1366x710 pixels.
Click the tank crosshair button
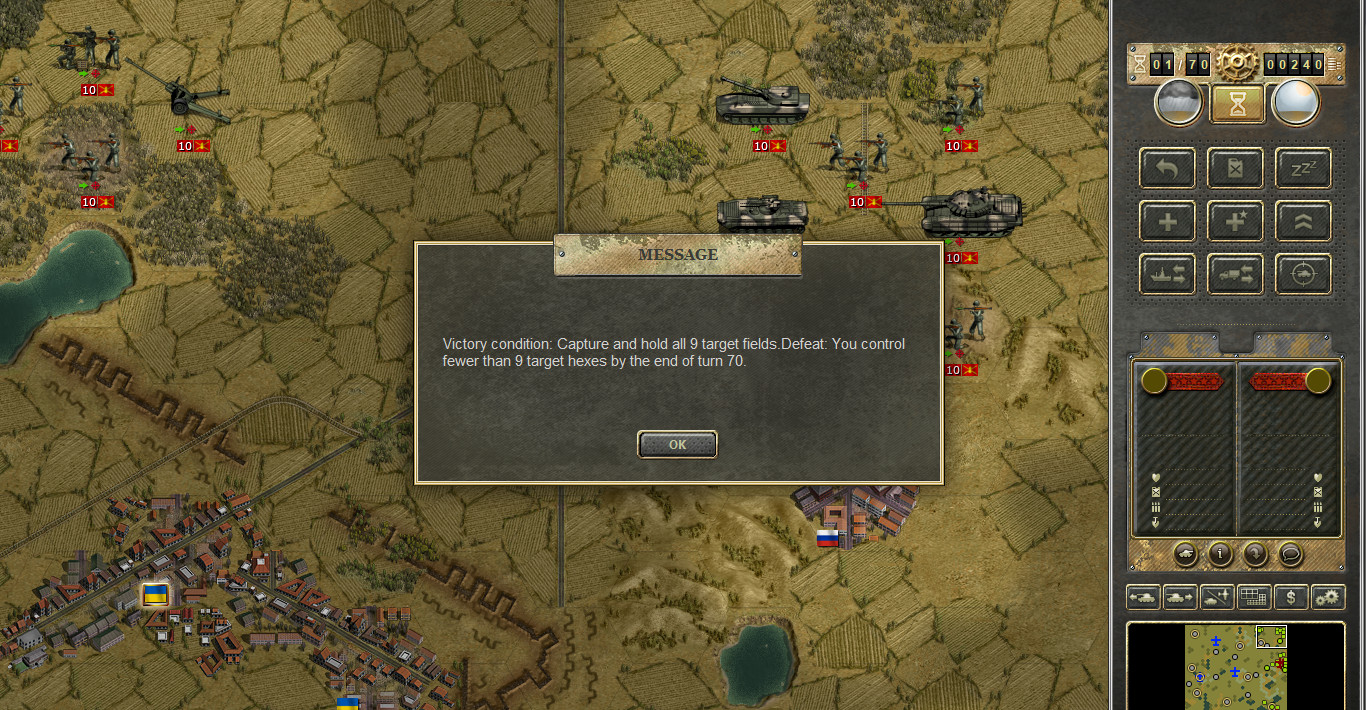pos(1303,274)
